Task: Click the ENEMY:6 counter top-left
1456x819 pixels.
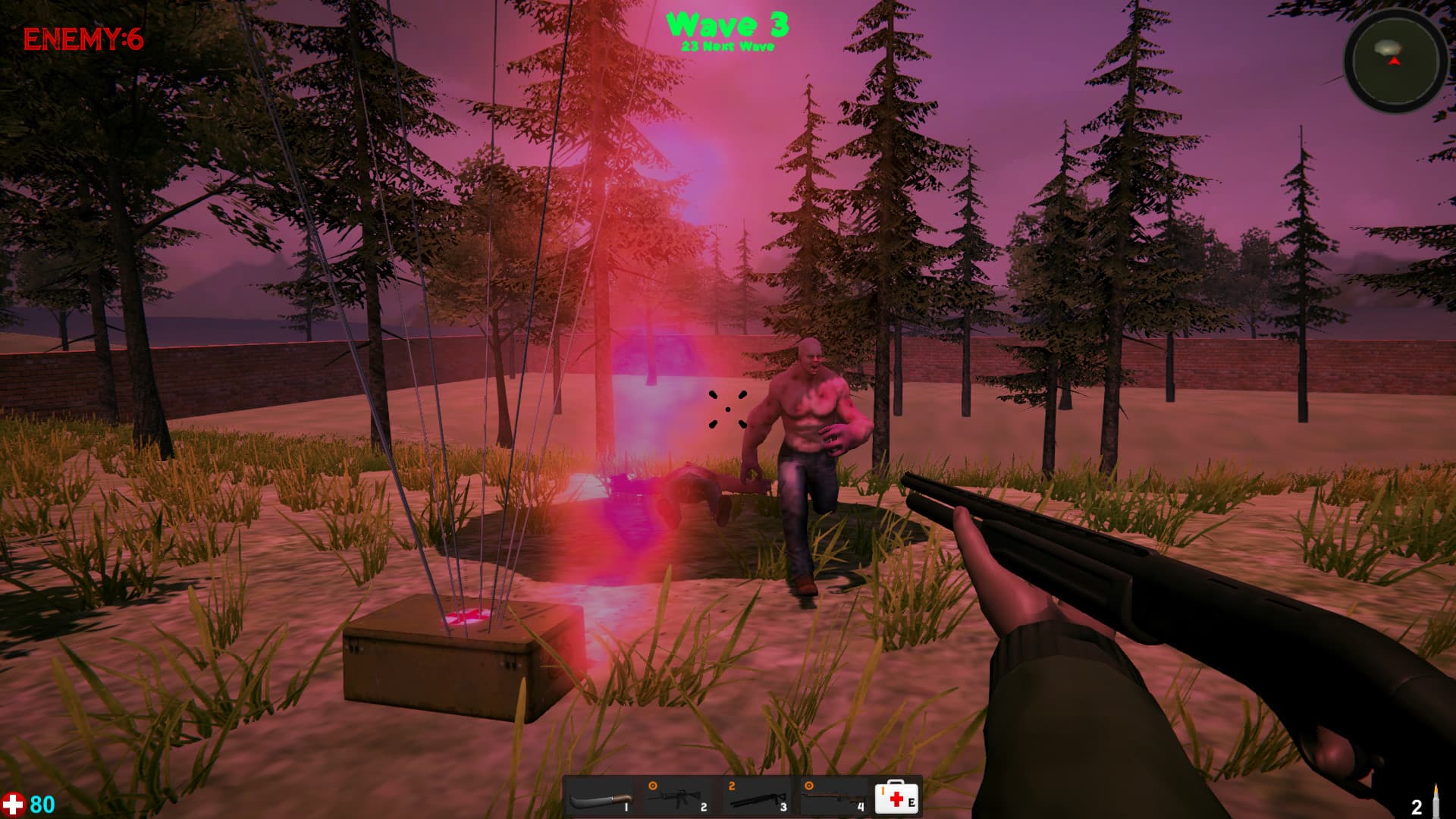Action: click(83, 38)
